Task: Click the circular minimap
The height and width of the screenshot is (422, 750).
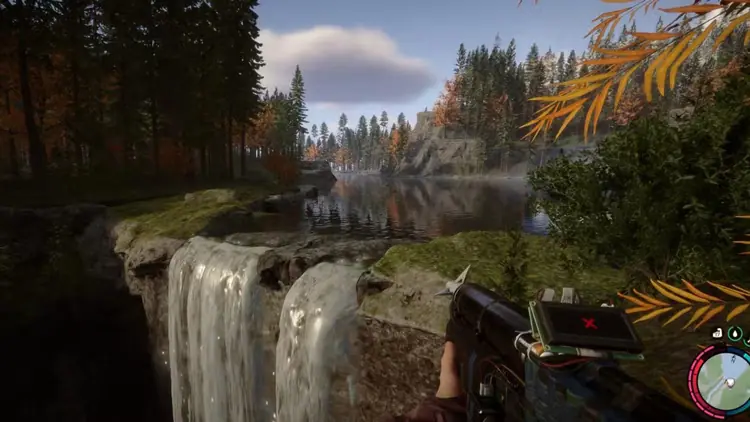Action: pyautogui.click(x=725, y=380)
